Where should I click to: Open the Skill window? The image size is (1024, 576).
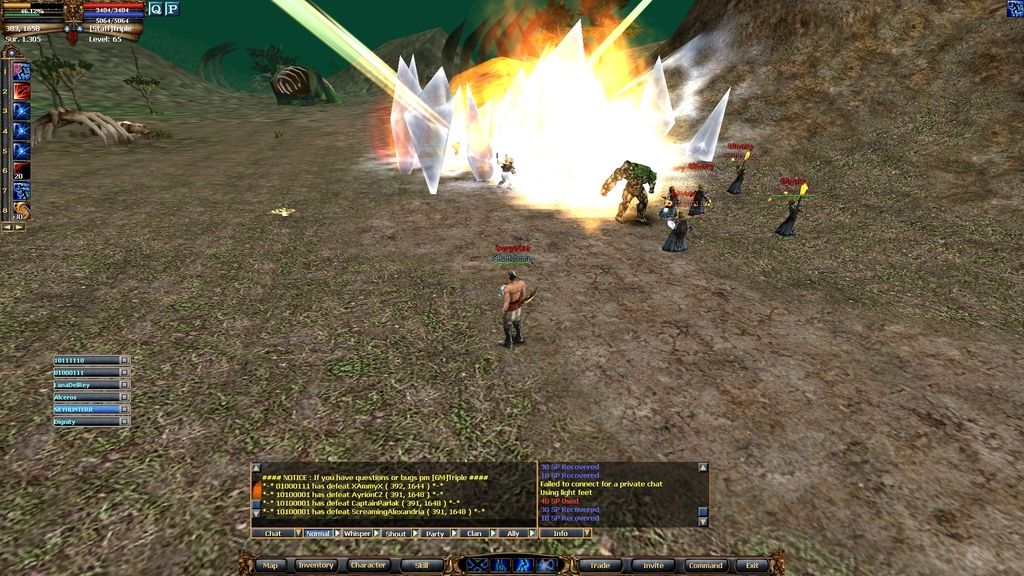421,565
